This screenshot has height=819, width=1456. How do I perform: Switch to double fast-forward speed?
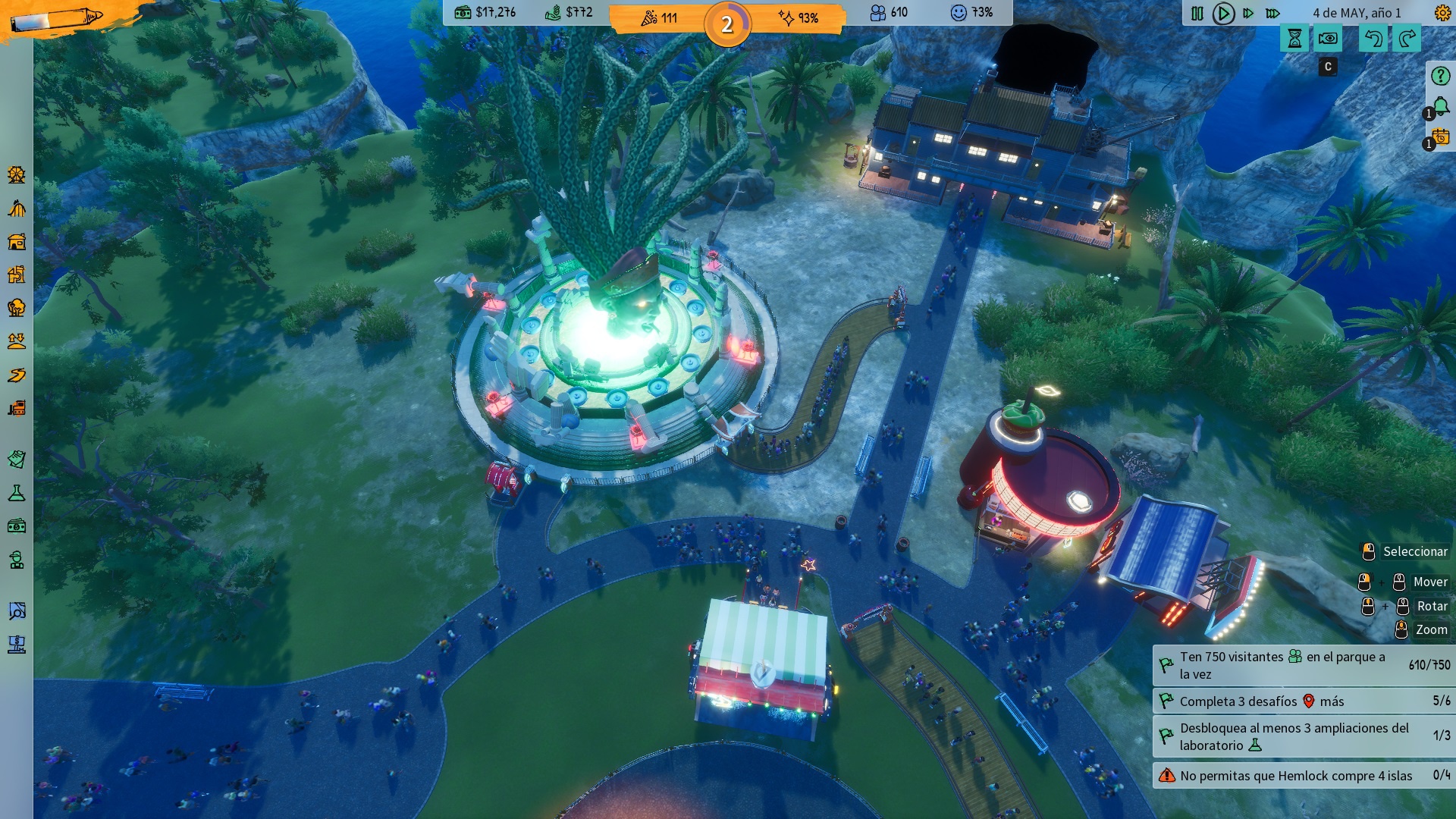click(1248, 14)
